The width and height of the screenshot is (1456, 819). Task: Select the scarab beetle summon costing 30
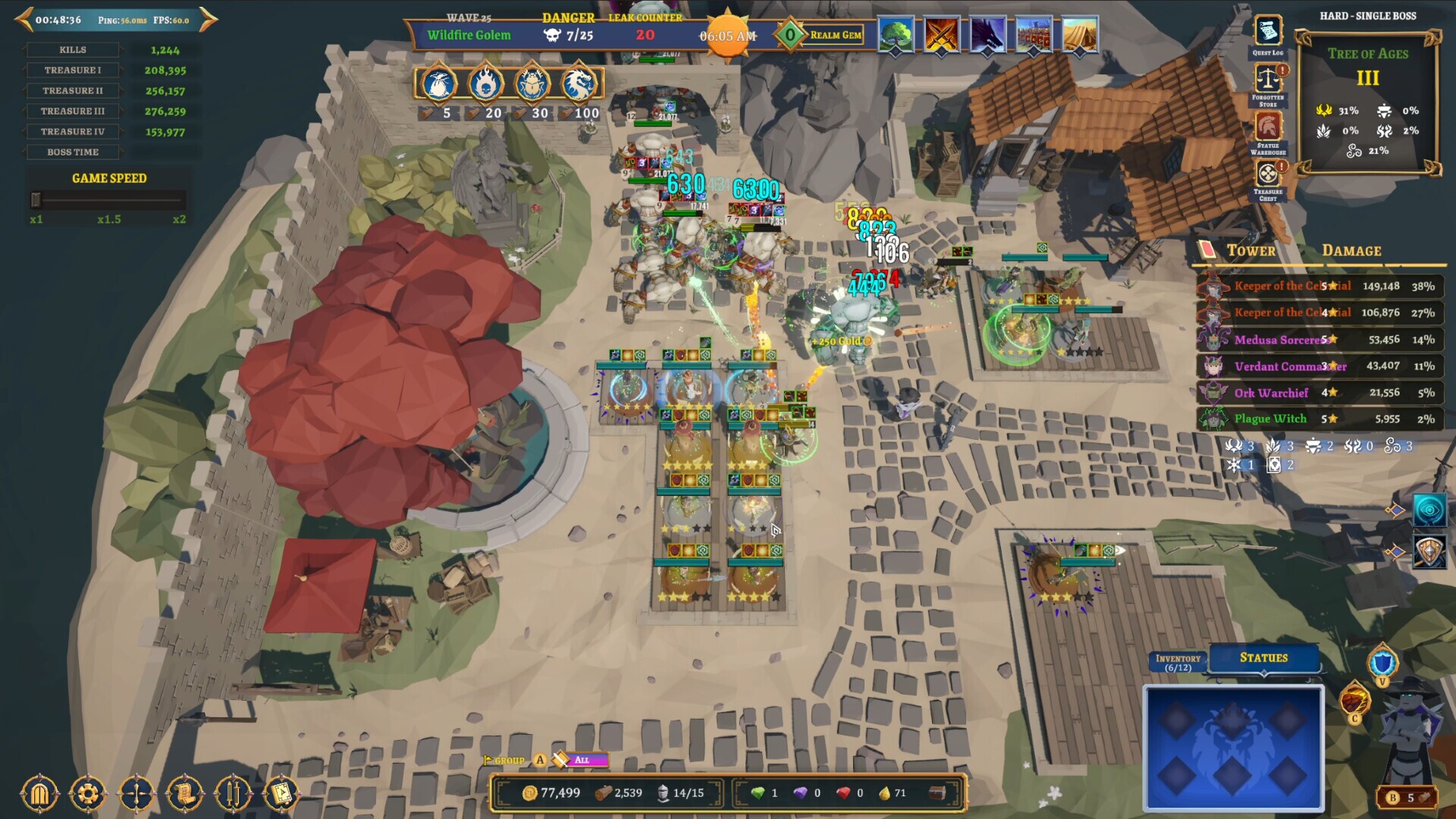[532, 84]
